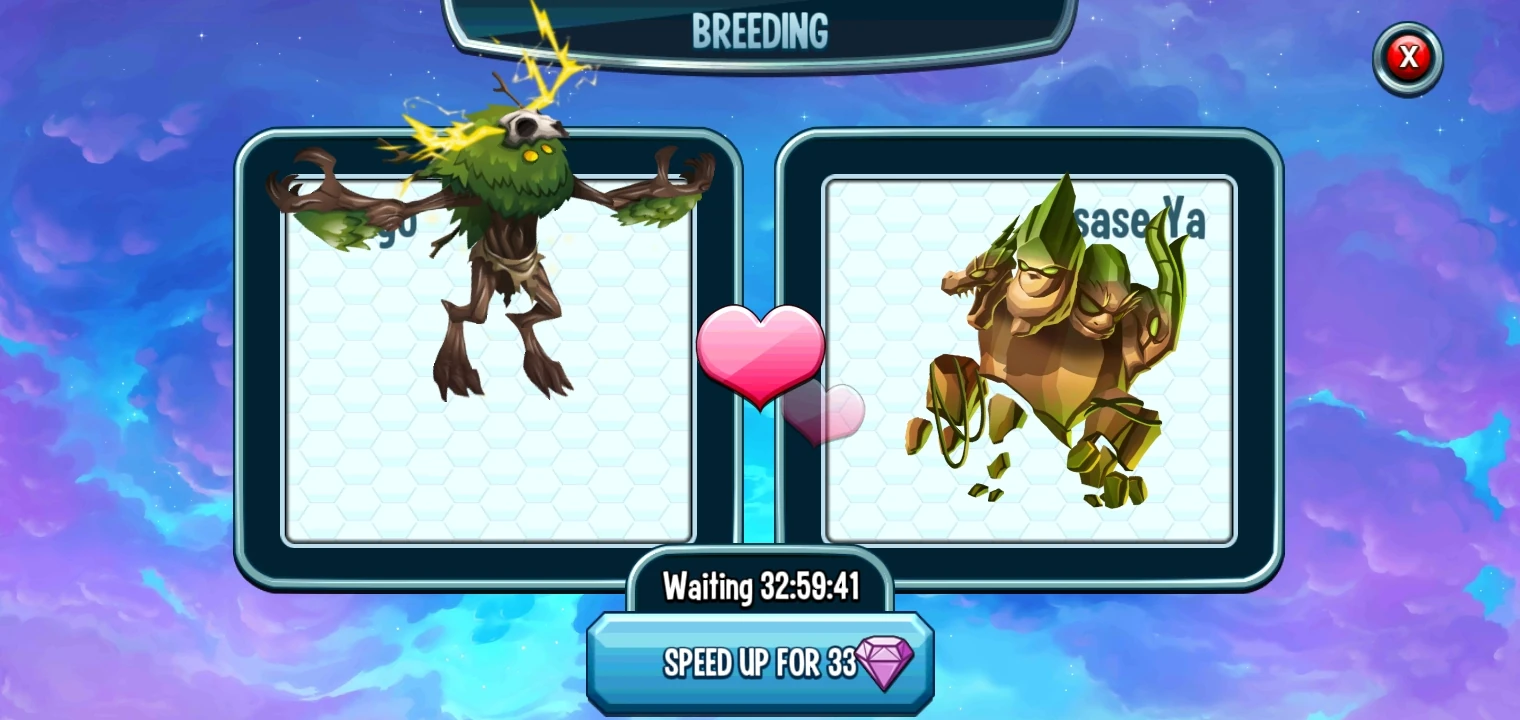Close the Breeding screen with the X button
The width and height of the screenshot is (1520, 720).
coord(1407,57)
